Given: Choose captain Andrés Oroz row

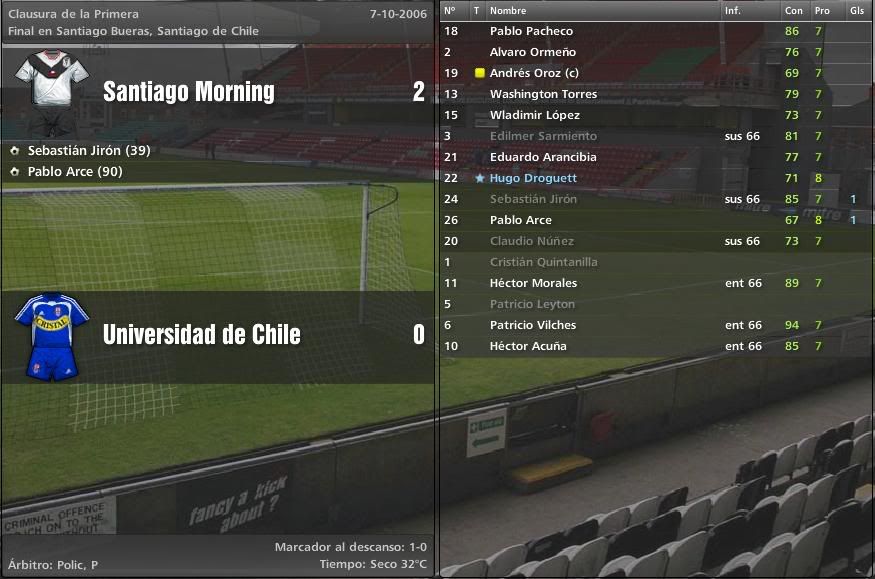Looking at the screenshot, I should tap(534, 73).
